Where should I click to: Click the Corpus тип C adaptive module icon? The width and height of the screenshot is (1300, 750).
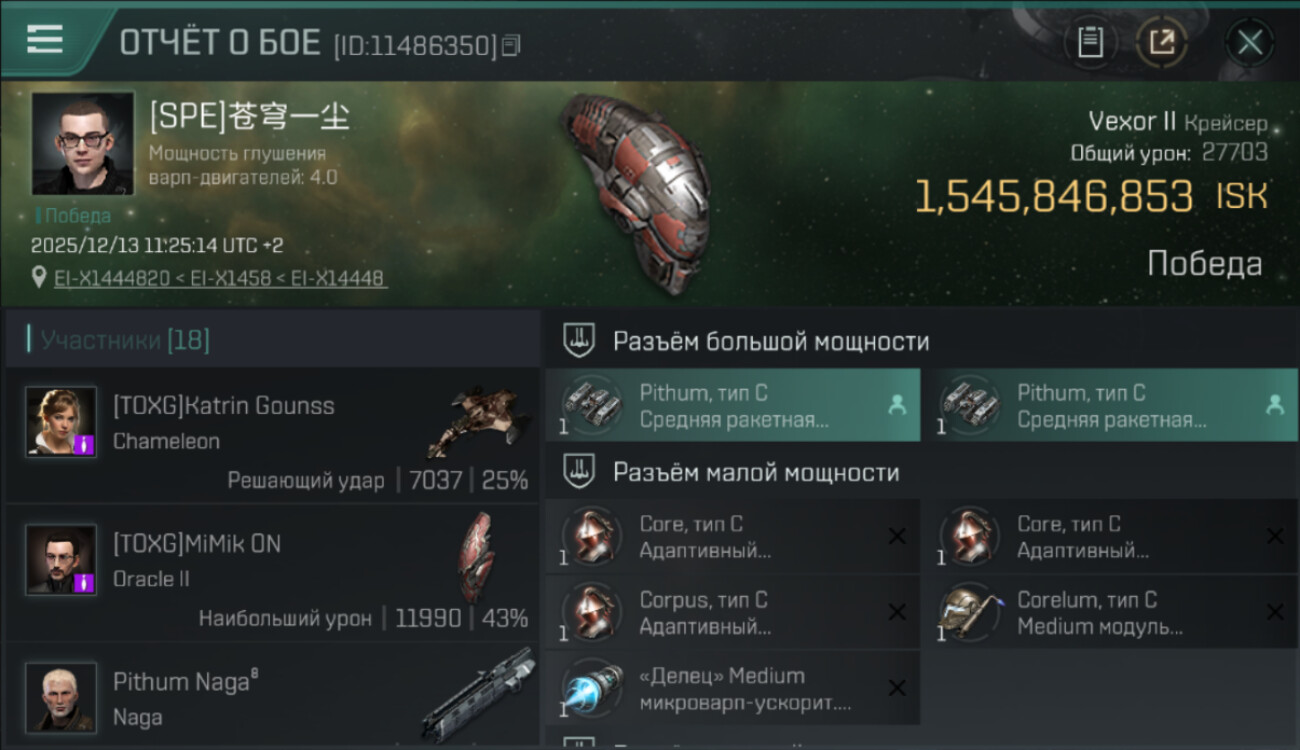click(x=592, y=612)
